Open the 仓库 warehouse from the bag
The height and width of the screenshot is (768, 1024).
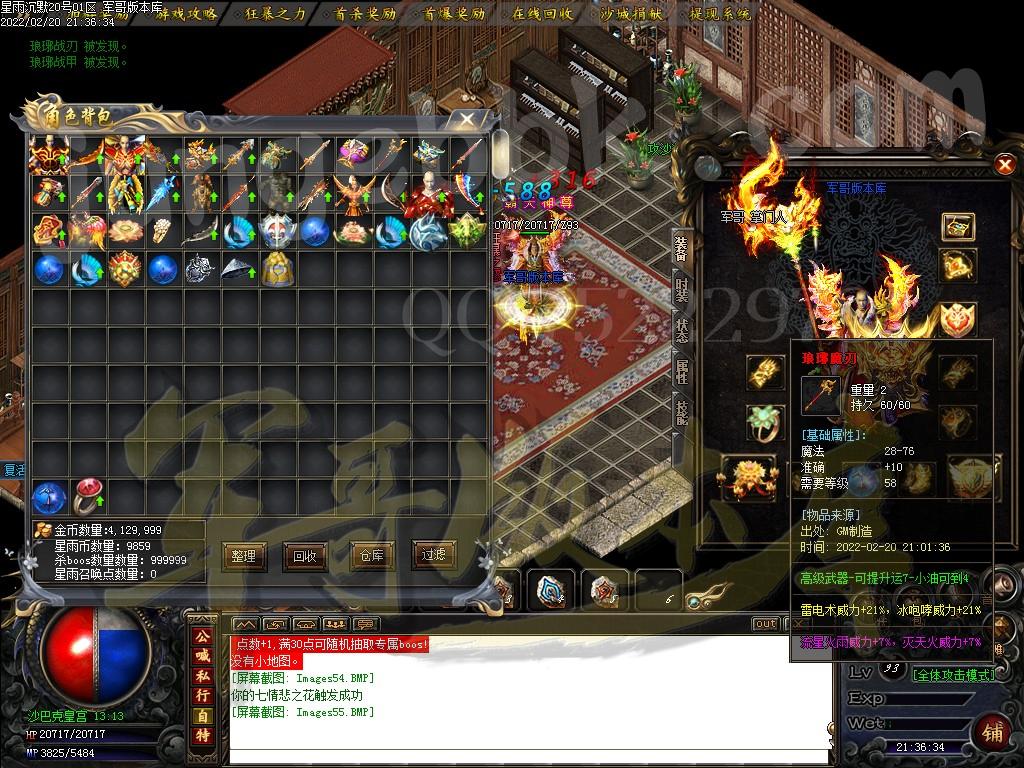(x=371, y=556)
